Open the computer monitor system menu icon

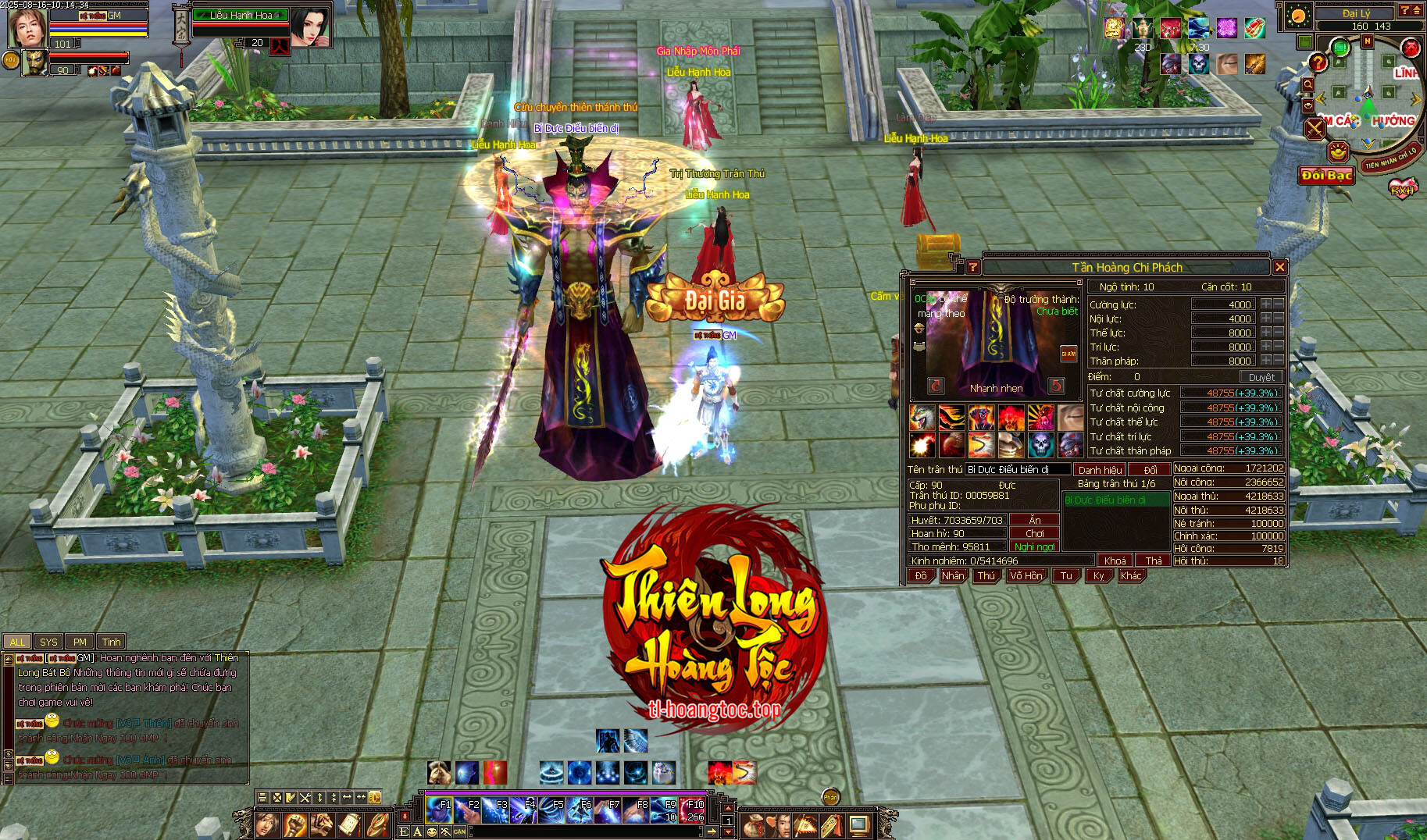pyautogui.click(x=859, y=824)
